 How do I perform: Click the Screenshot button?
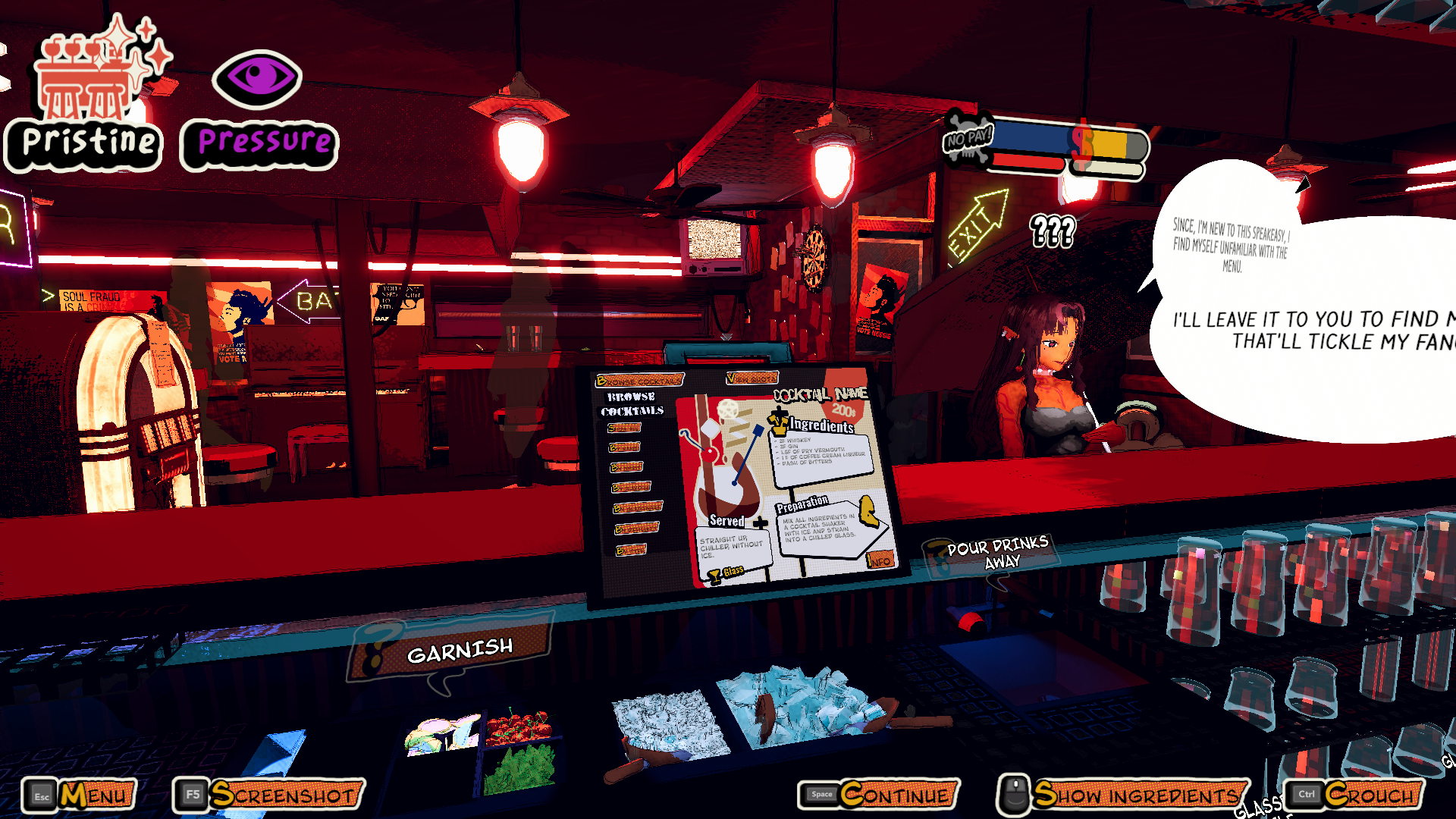pos(269,795)
